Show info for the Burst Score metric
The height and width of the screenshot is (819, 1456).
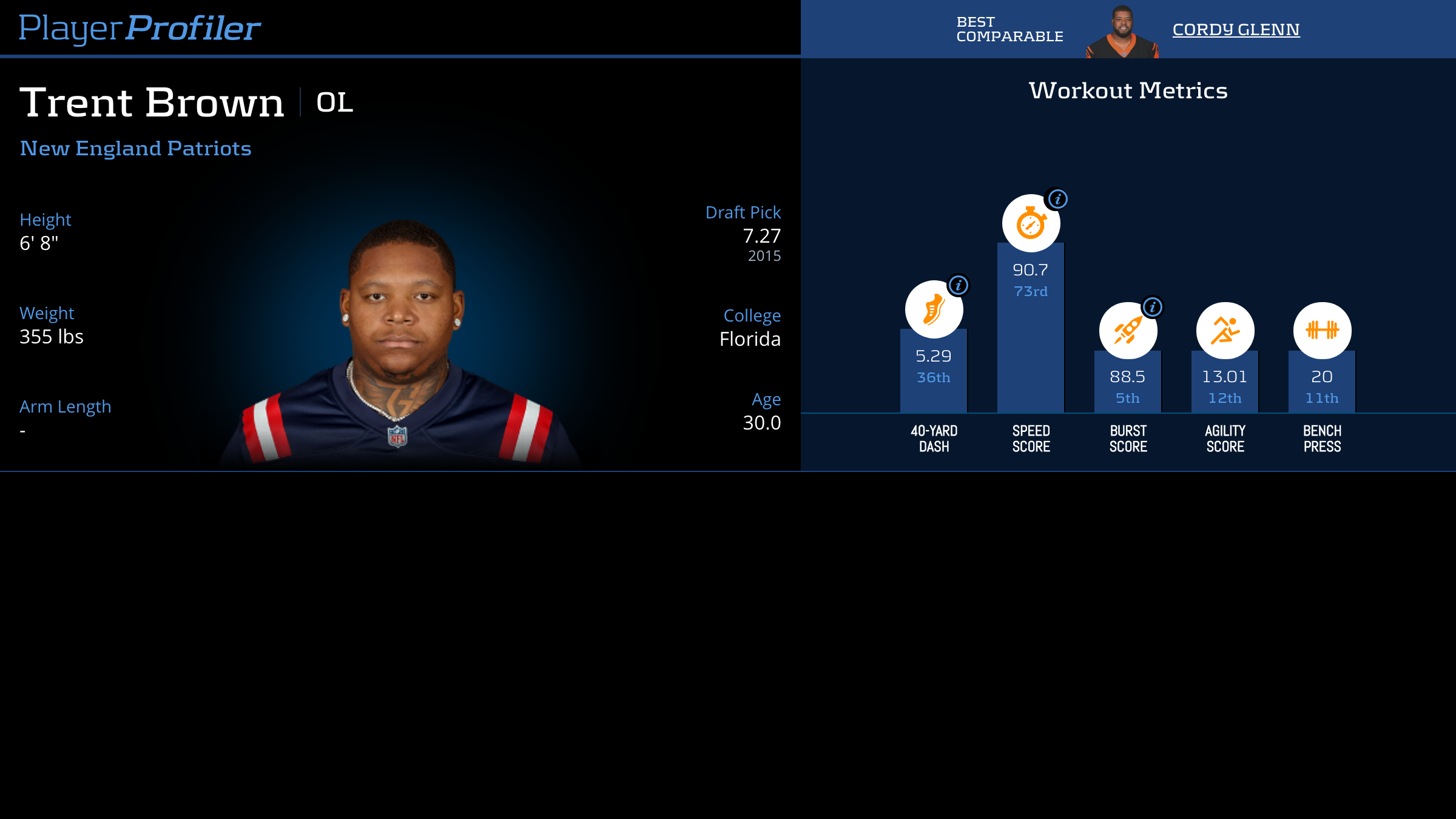coord(1152,307)
